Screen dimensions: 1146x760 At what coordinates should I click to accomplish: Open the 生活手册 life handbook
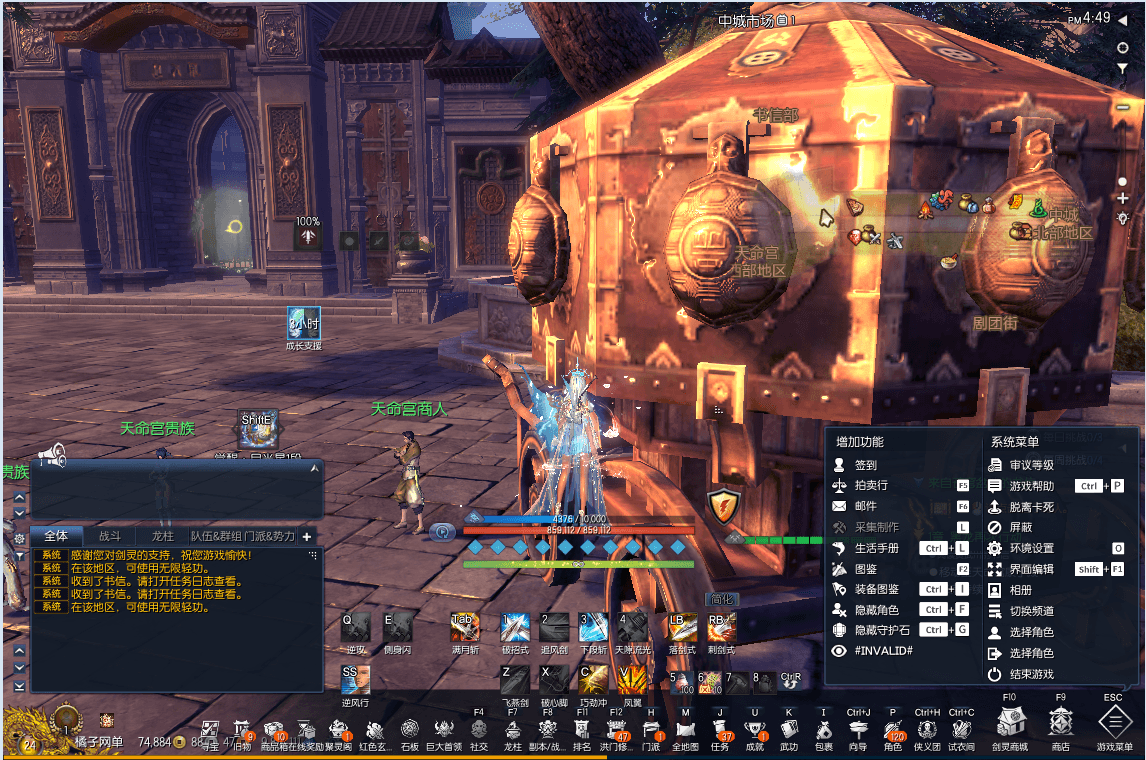pos(876,548)
